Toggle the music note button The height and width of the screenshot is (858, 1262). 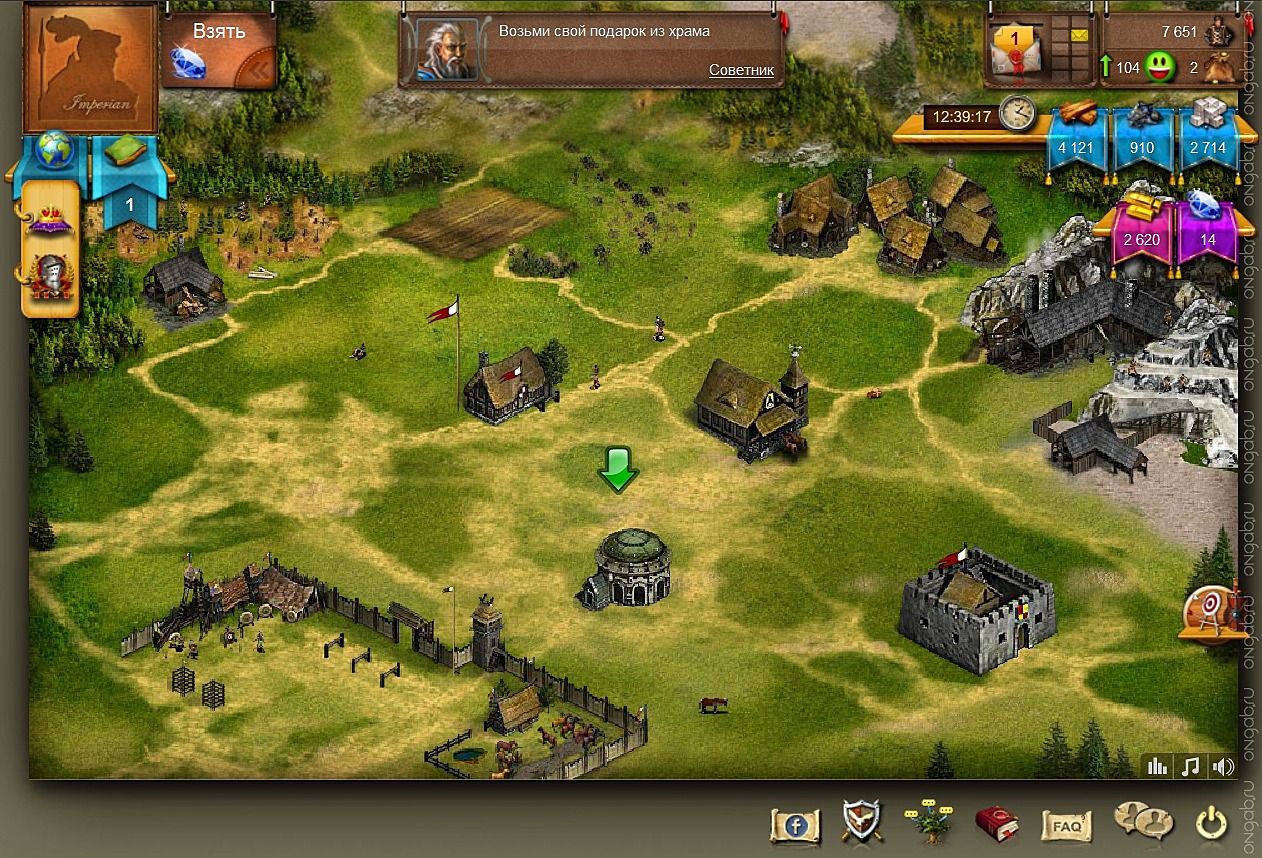[1190, 767]
